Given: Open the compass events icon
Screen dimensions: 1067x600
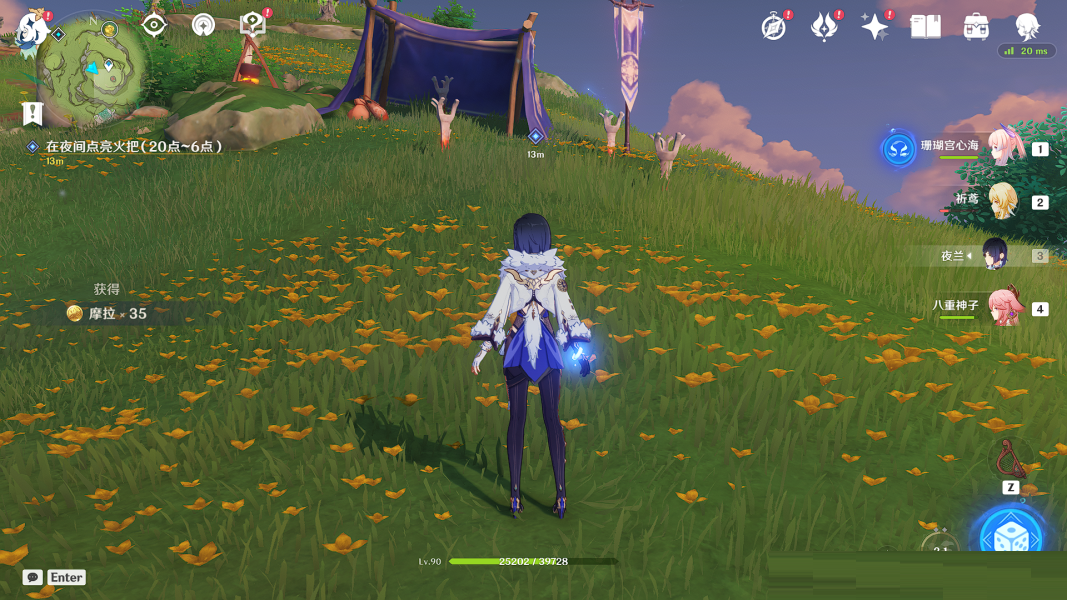Looking at the screenshot, I should point(773,27).
